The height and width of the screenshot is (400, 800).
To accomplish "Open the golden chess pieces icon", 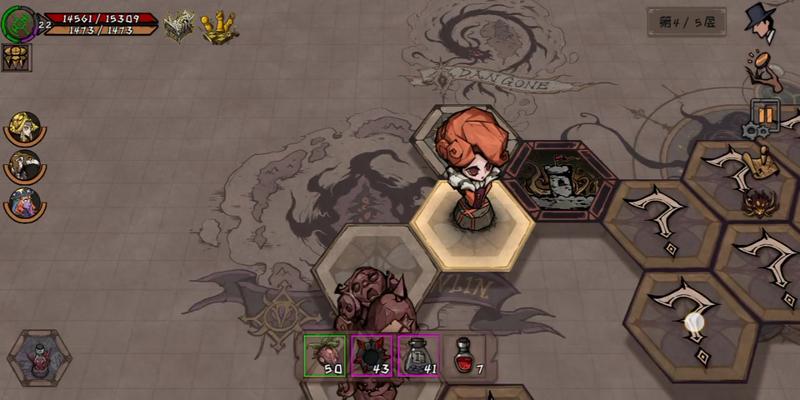I will [x=219, y=27].
